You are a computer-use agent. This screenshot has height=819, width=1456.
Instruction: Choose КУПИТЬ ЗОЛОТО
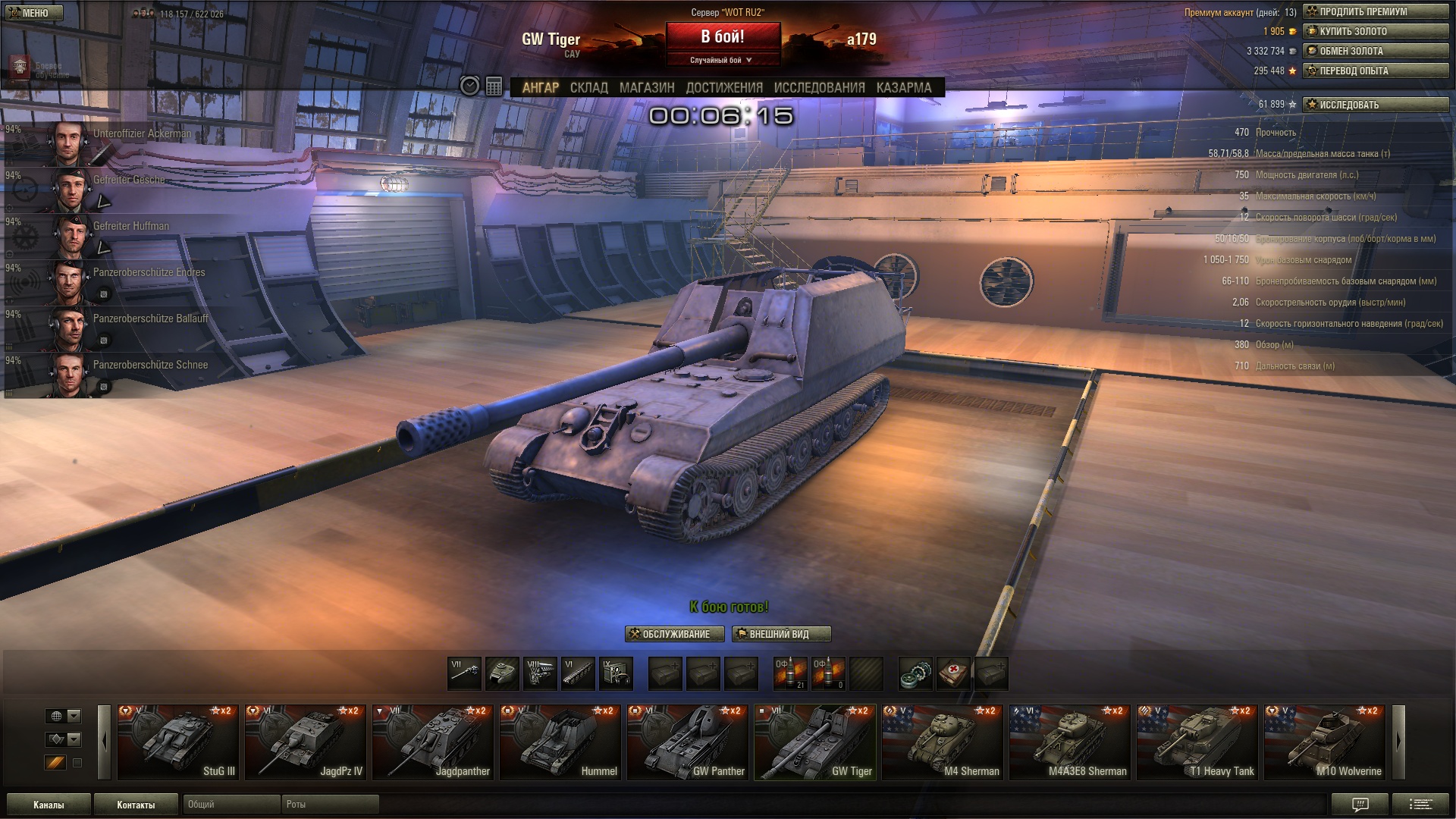[1375, 31]
